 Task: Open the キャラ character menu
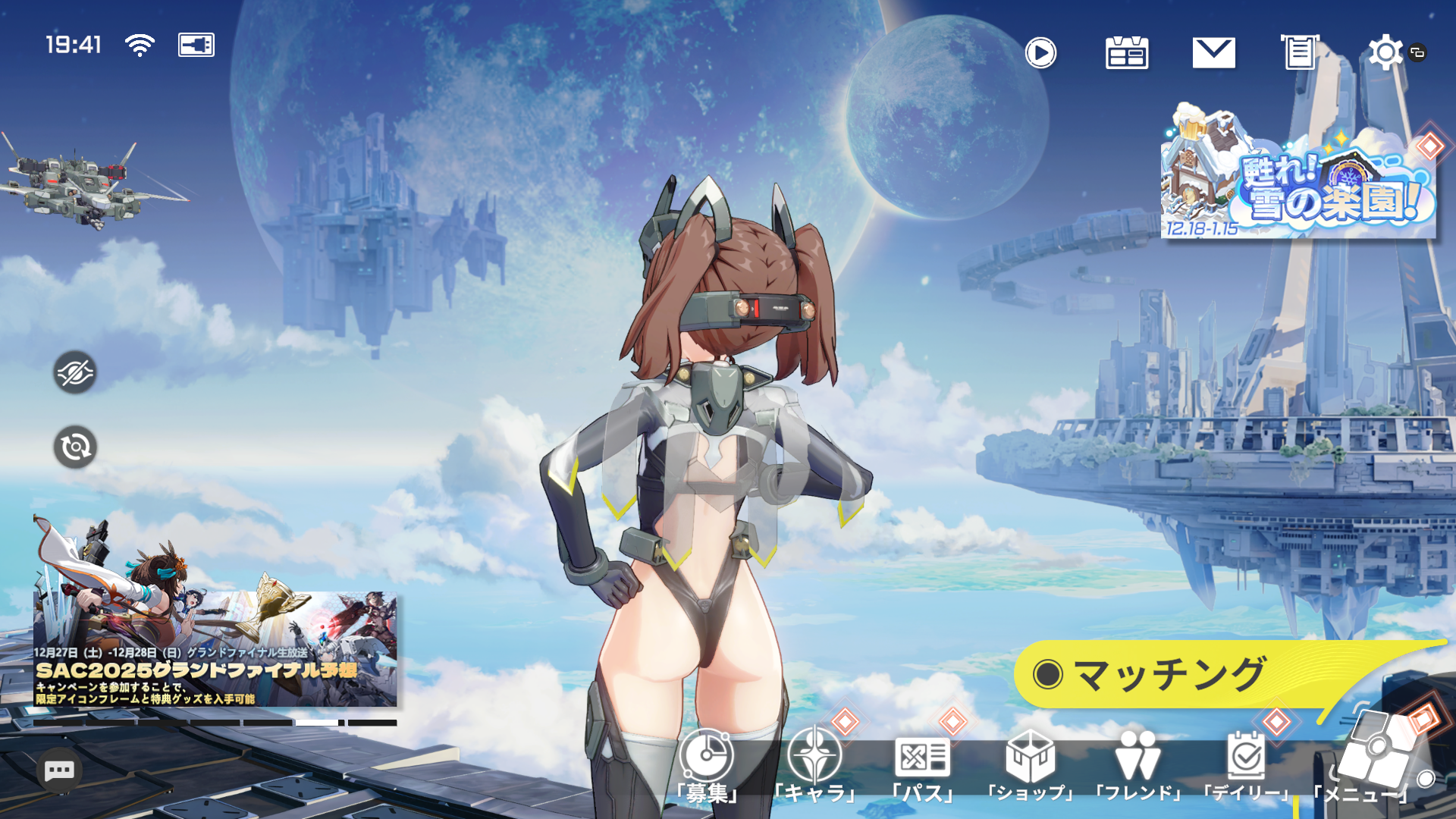(x=815, y=764)
